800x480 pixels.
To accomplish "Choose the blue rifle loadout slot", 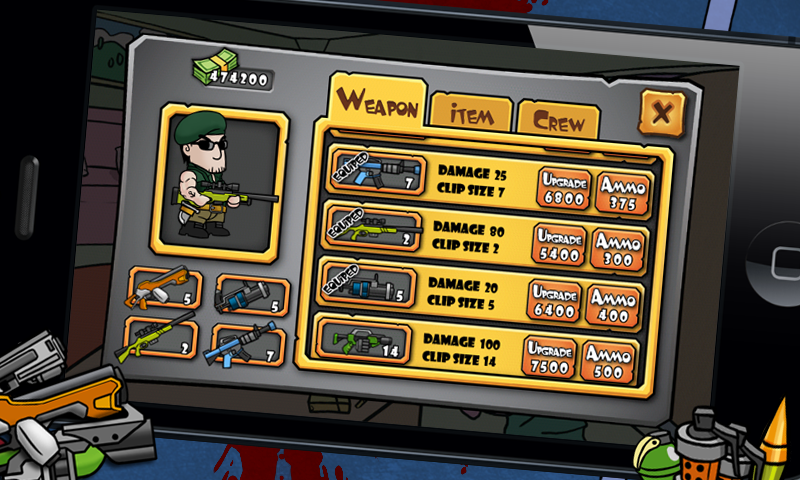I will [247, 344].
